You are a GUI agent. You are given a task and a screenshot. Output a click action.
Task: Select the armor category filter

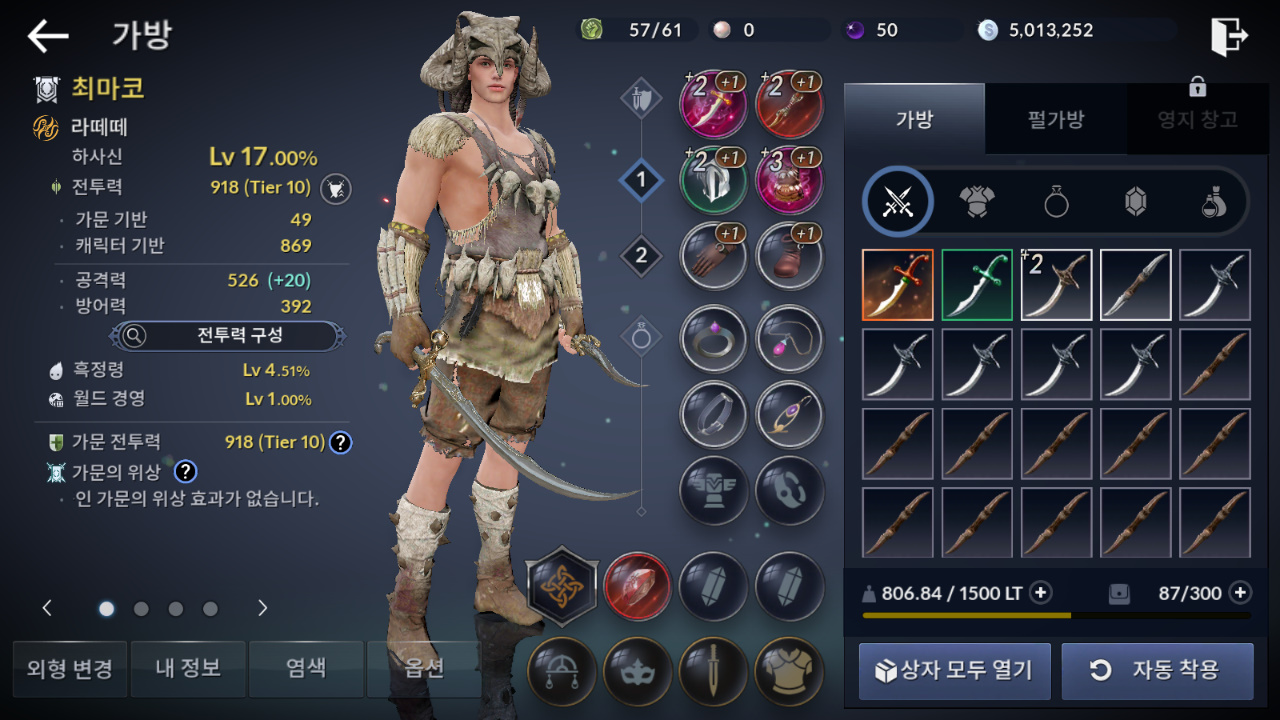(x=977, y=202)
